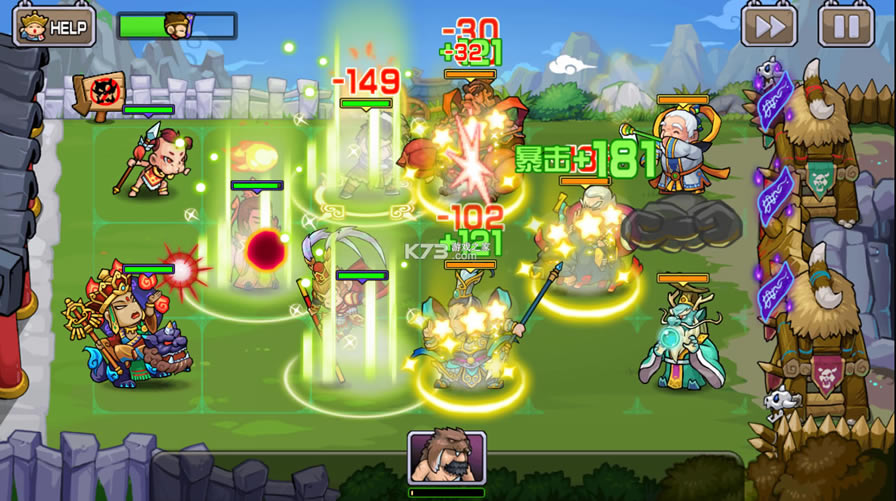896x501 pixels.
Task: Open the HELP button
Action: click(54, 25)
